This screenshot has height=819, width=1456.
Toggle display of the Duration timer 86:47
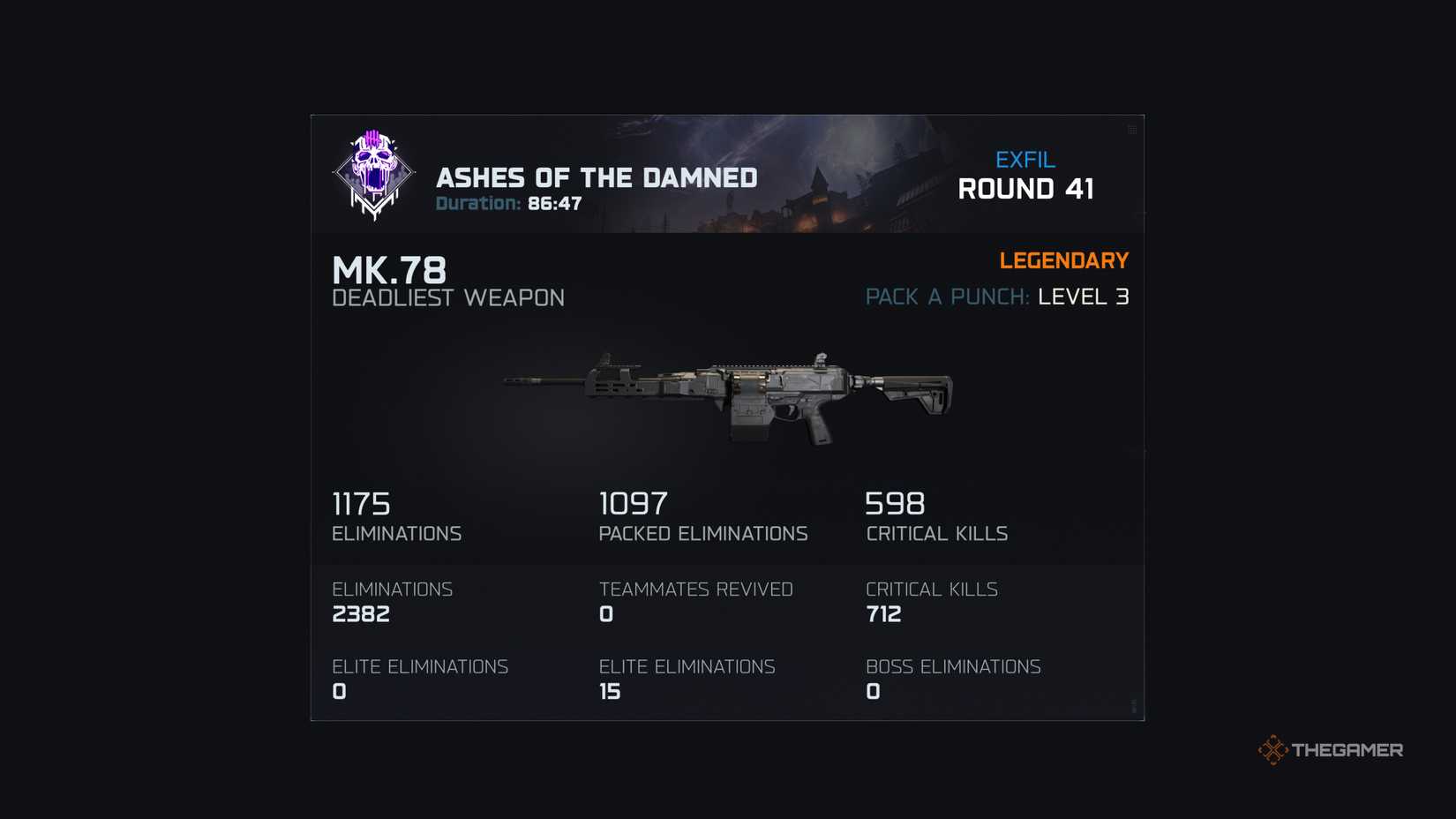(x=509, y=202)
